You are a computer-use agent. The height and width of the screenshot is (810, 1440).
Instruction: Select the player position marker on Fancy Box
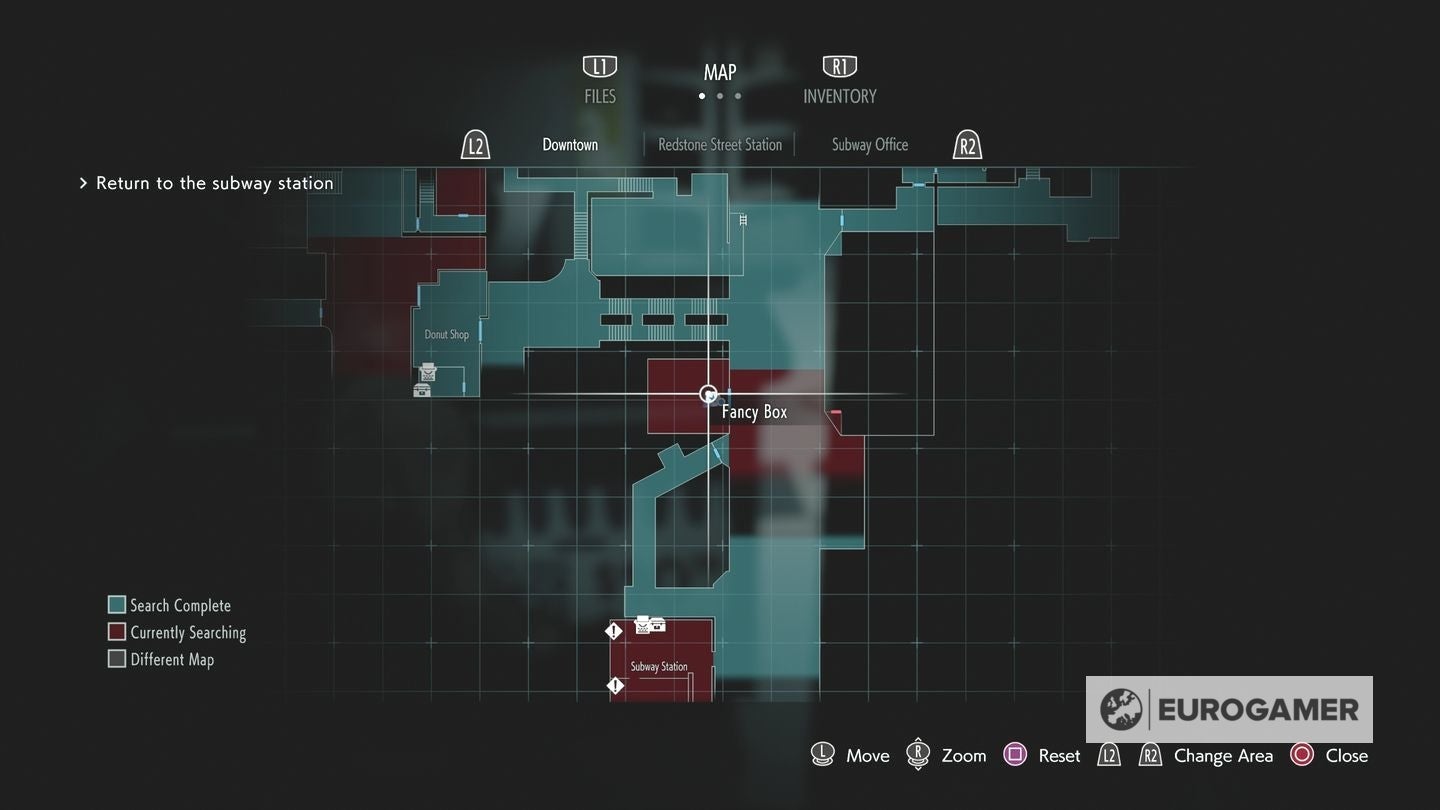pos(709,394)
